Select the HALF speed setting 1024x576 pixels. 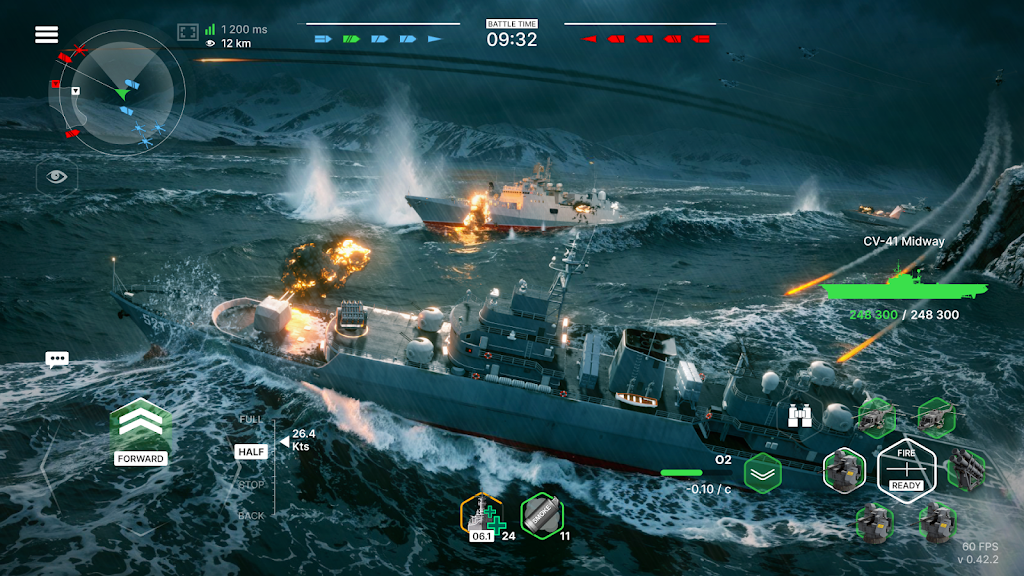(x=251, y=452)
